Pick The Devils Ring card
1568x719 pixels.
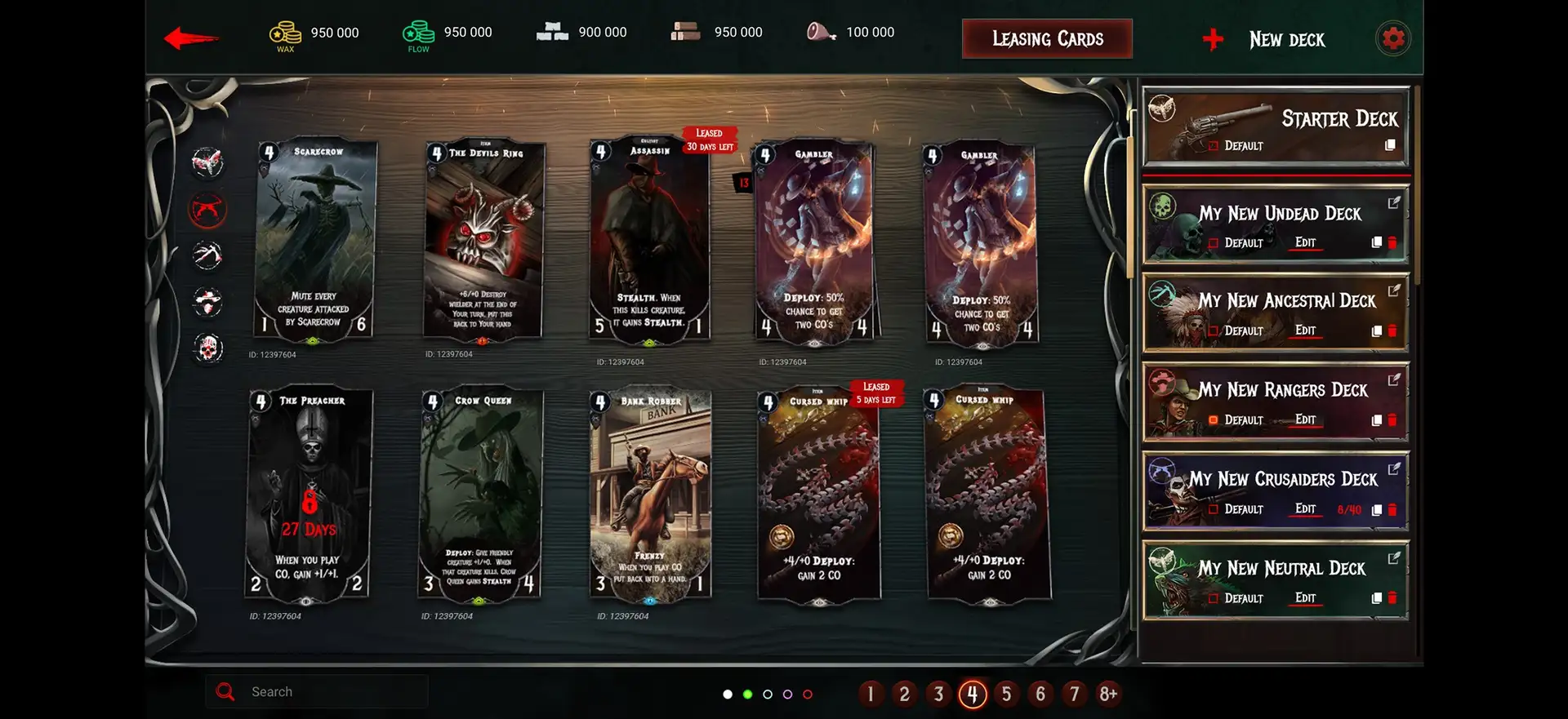tap(483, 240)
